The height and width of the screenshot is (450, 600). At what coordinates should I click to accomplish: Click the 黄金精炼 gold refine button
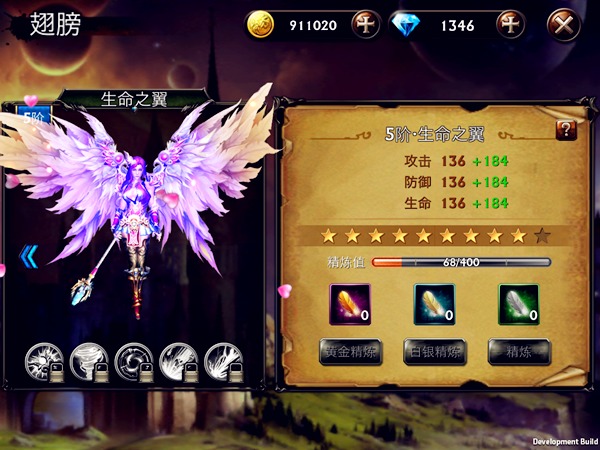(350, 352)
